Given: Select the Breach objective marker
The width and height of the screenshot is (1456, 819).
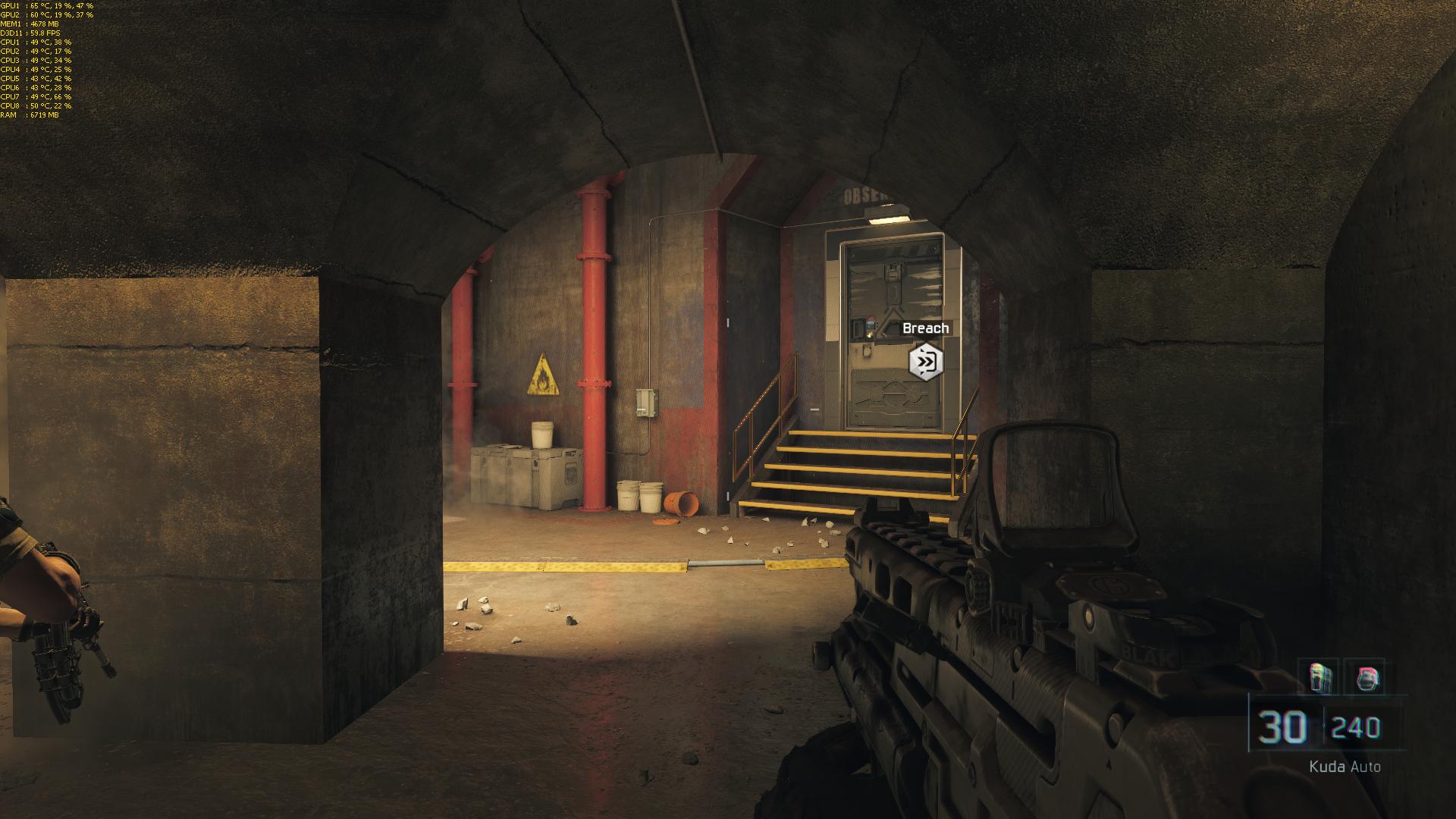Looking at the screenshot, I should 925,362.
